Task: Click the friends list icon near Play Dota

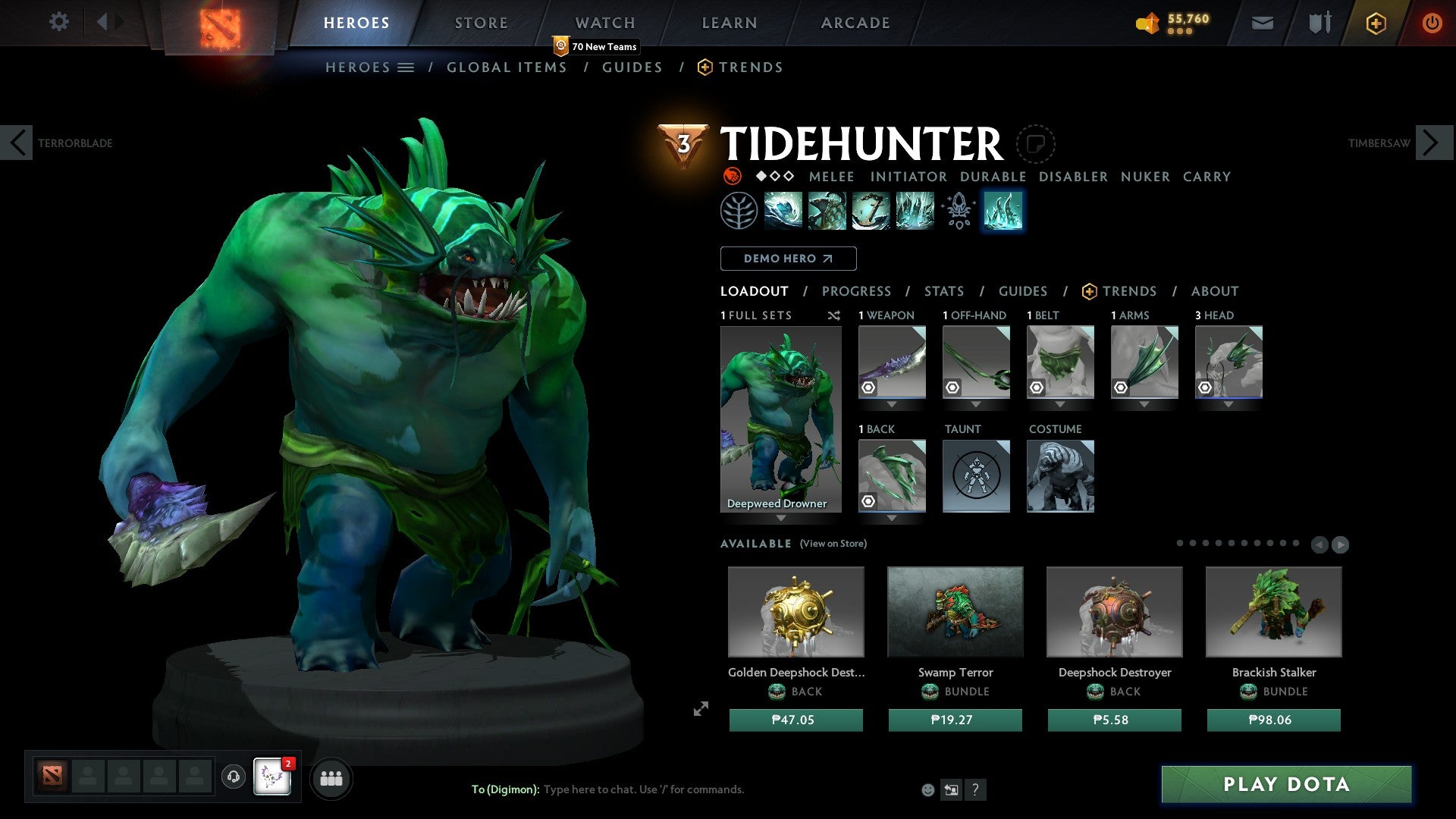Action: click(331, 777)
